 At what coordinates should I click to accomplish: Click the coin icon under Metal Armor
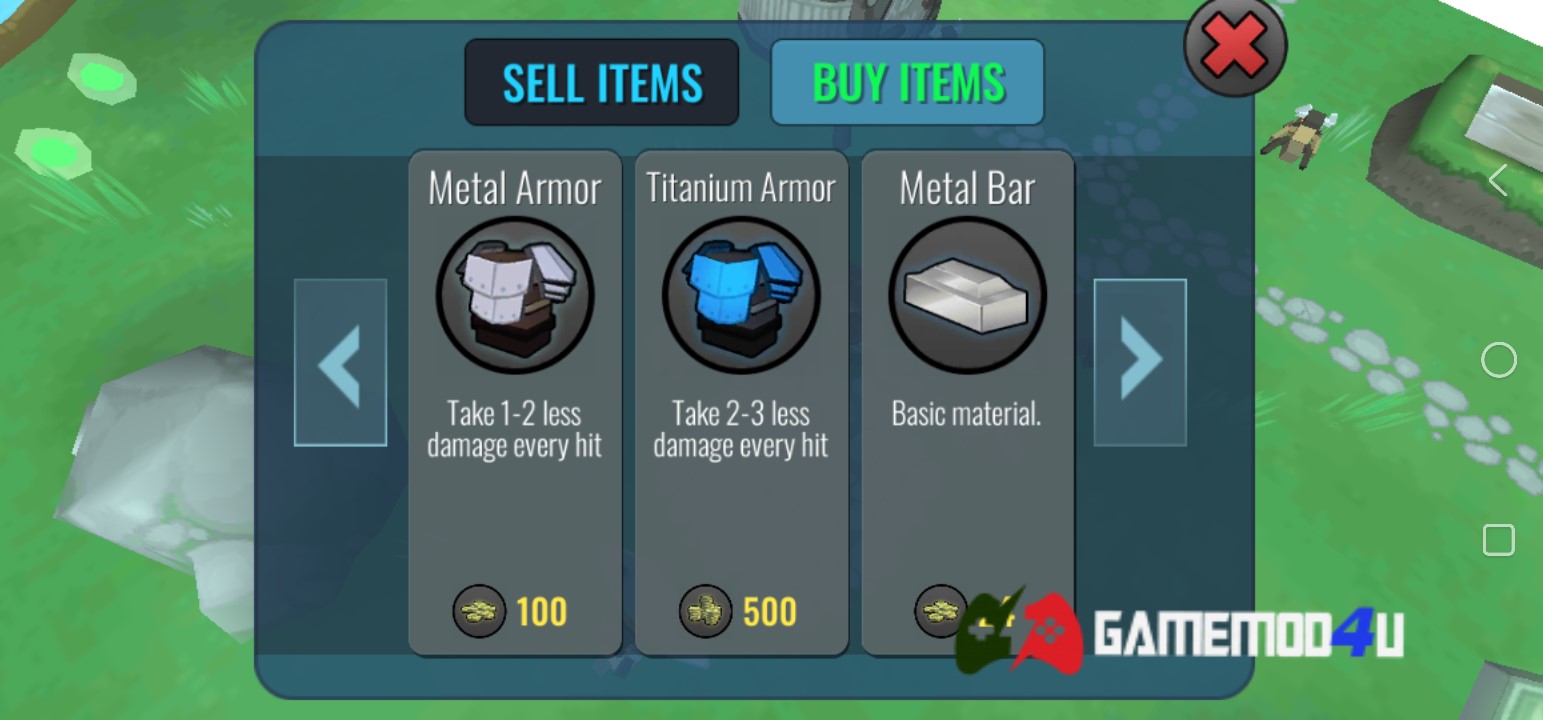pyautogui.click(x=479, y=612)
